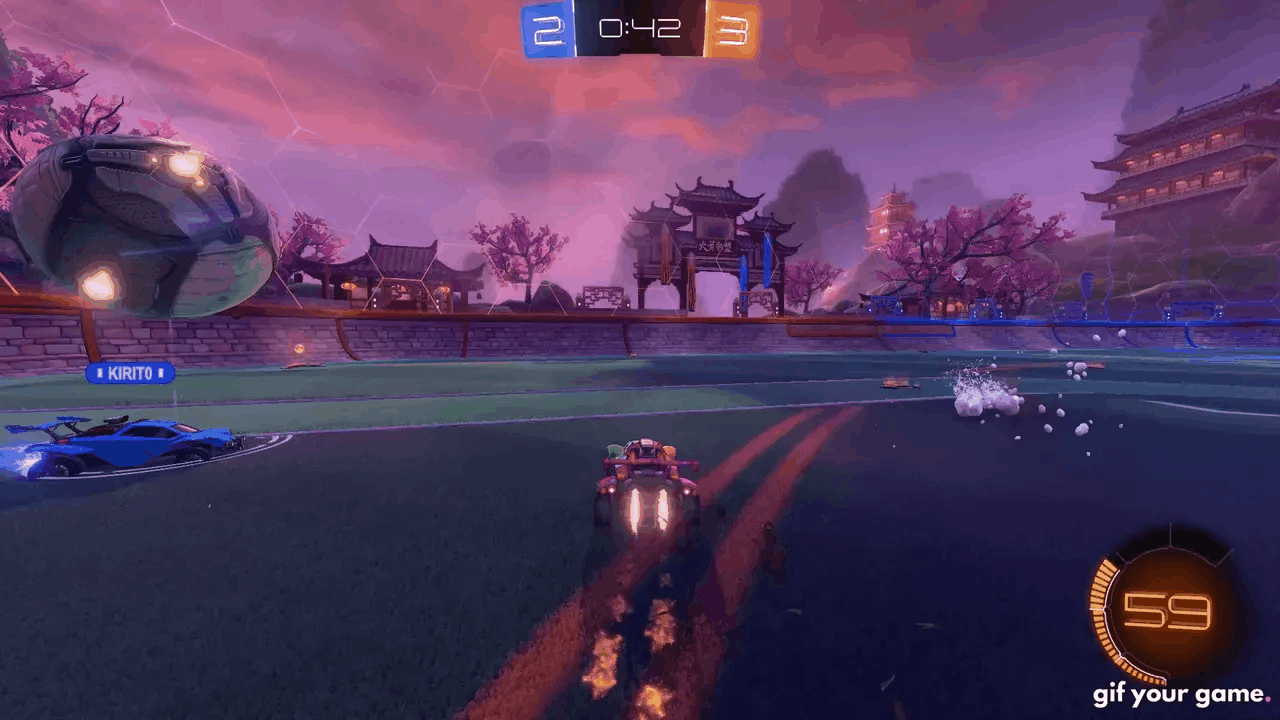Image resolution: width=1280 pixels, height=720 pixels.
Task: Click the blue team score emblem
Action: point(546,29)
